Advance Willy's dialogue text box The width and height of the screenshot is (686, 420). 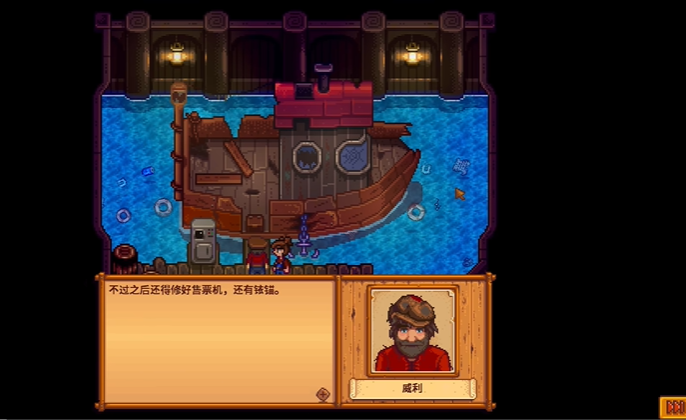(x=215, y=340)
